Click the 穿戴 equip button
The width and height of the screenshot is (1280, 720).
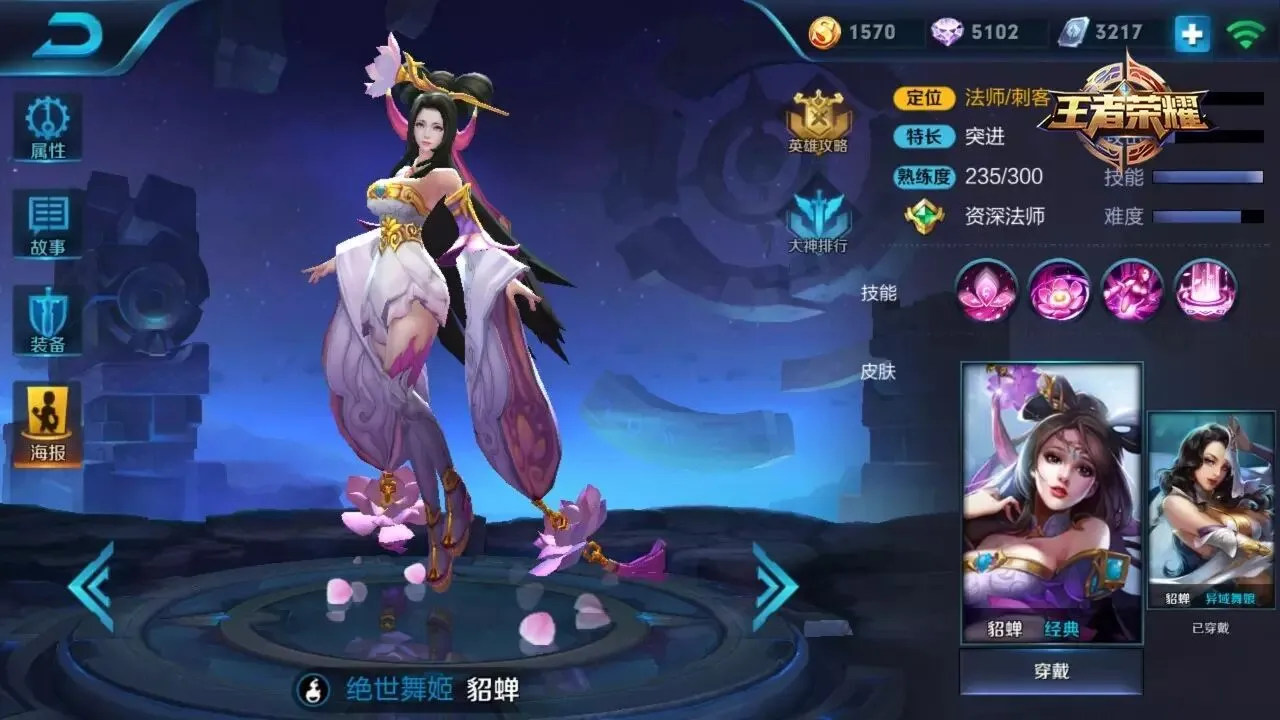(x=1051, y=671)
